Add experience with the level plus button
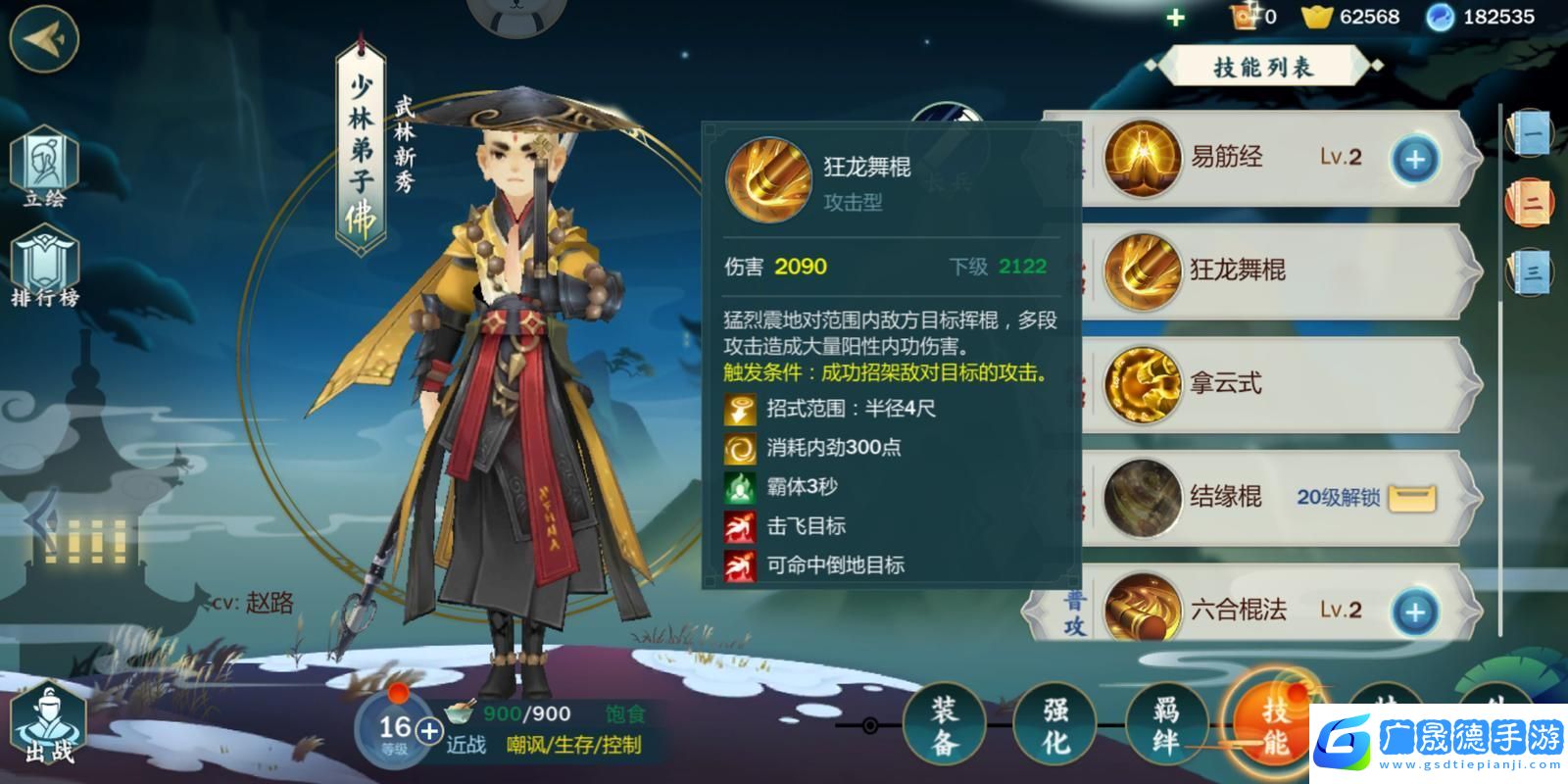Screen dimensions: 1568x784 [429, 730]
